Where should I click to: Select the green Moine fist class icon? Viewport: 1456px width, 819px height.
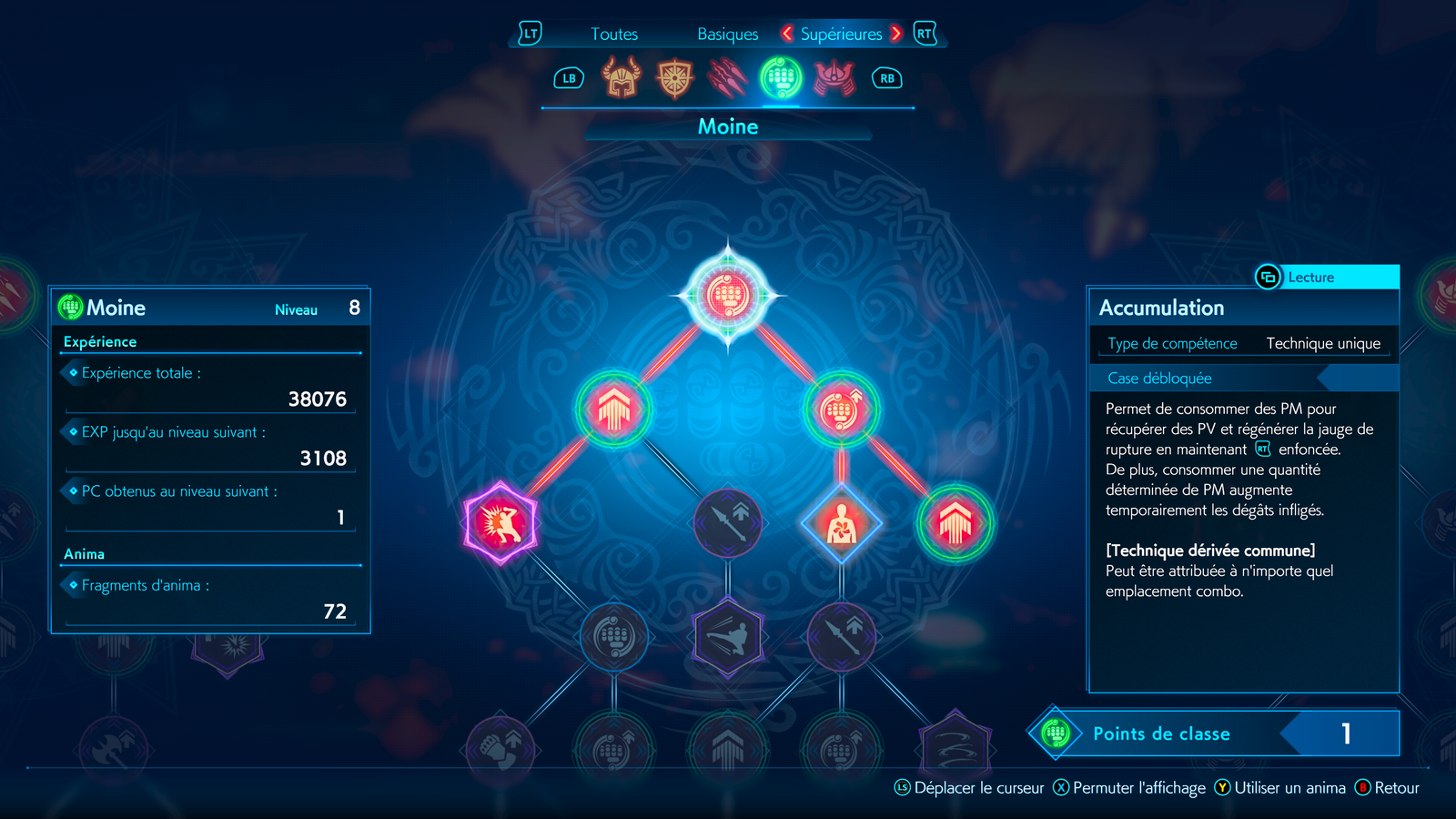781,78
